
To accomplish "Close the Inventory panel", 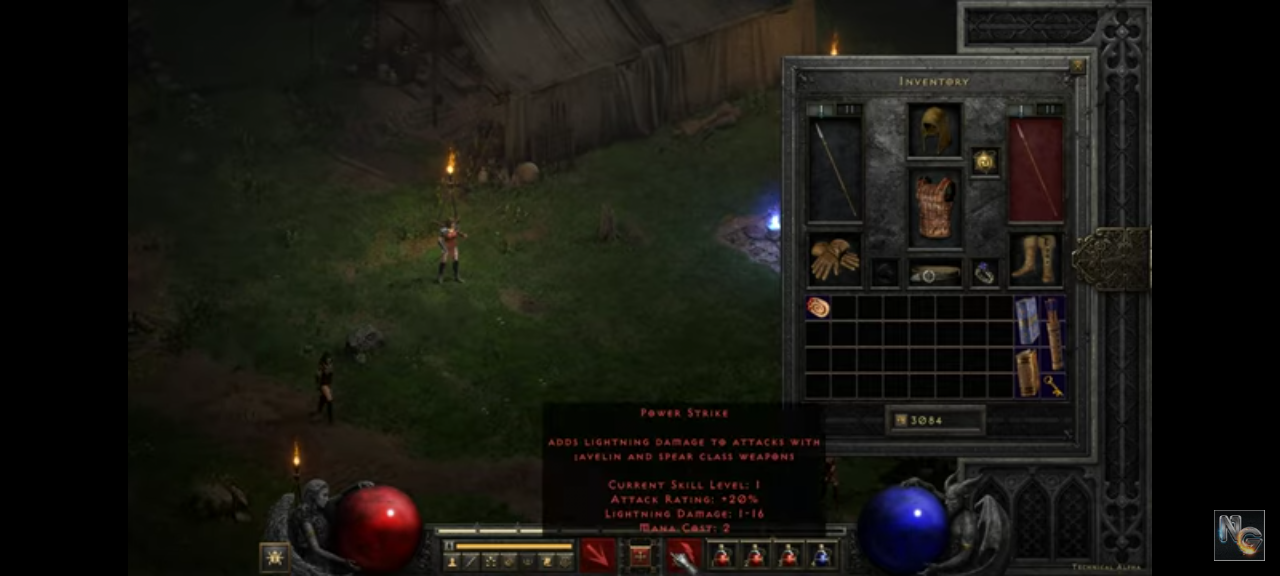I will click(1077, 67).
